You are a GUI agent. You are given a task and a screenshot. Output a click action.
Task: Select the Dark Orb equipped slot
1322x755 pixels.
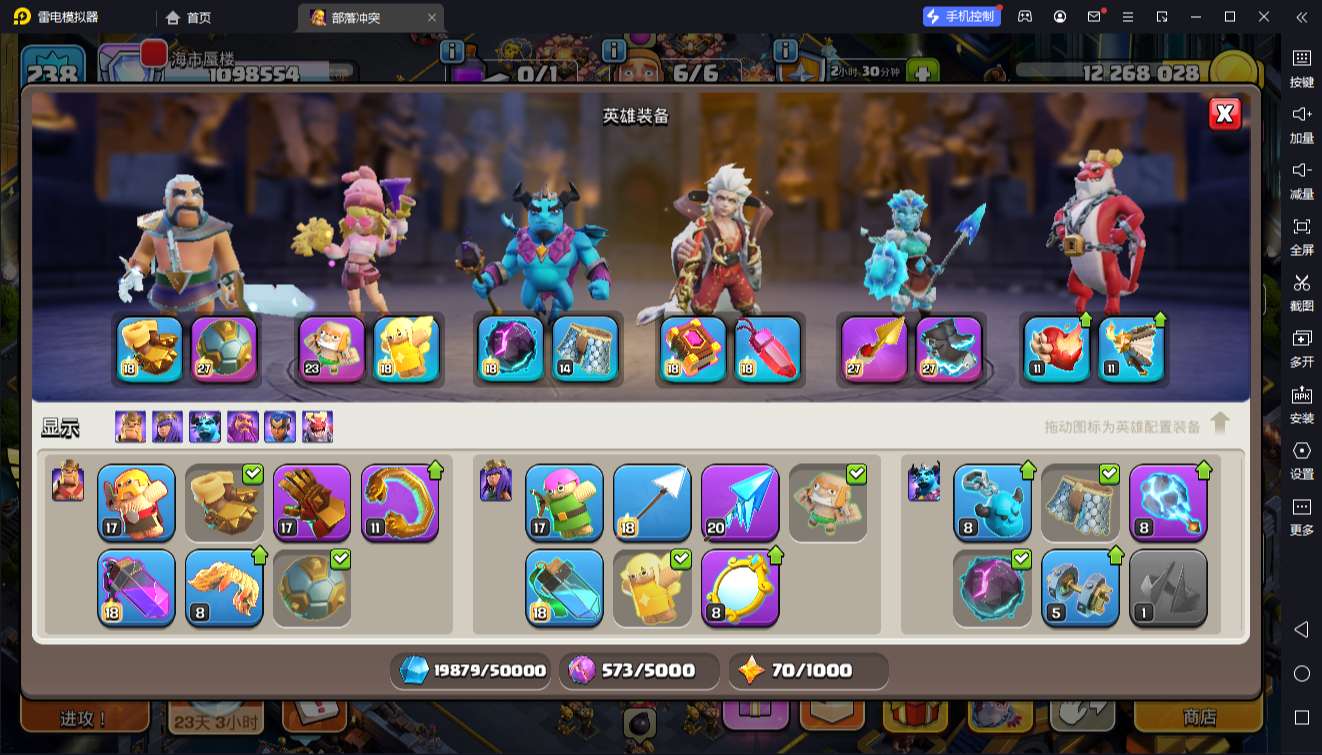point(510,349)
